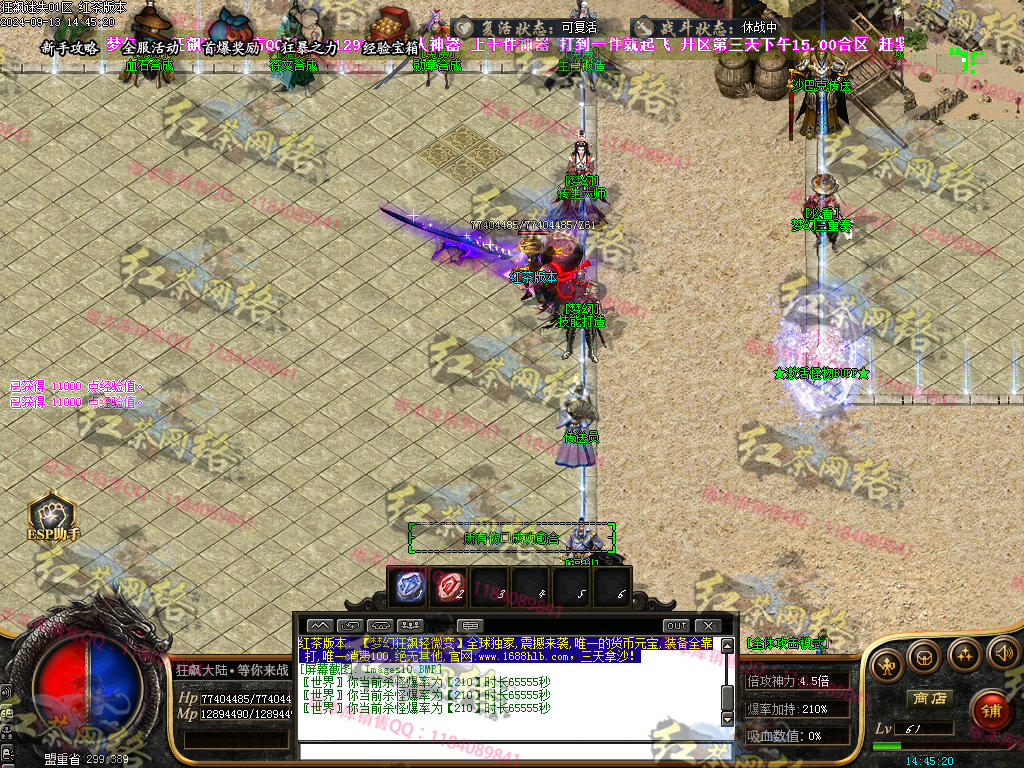
Task: Click the chat text input field
Action: (x=510, y=751)
